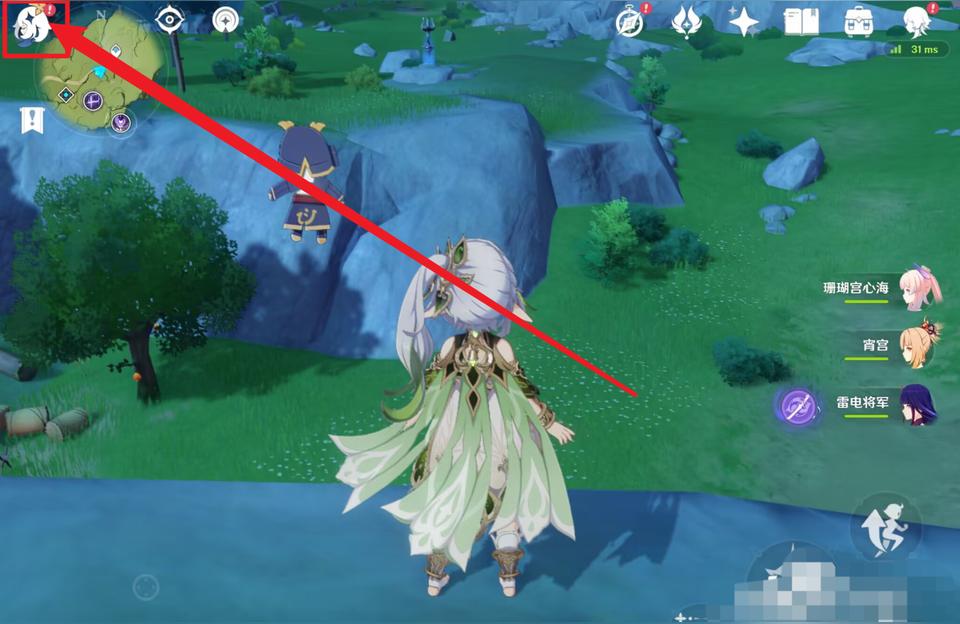Open the compass events icon
The image size is (960, 624).
tap(630, 21)
